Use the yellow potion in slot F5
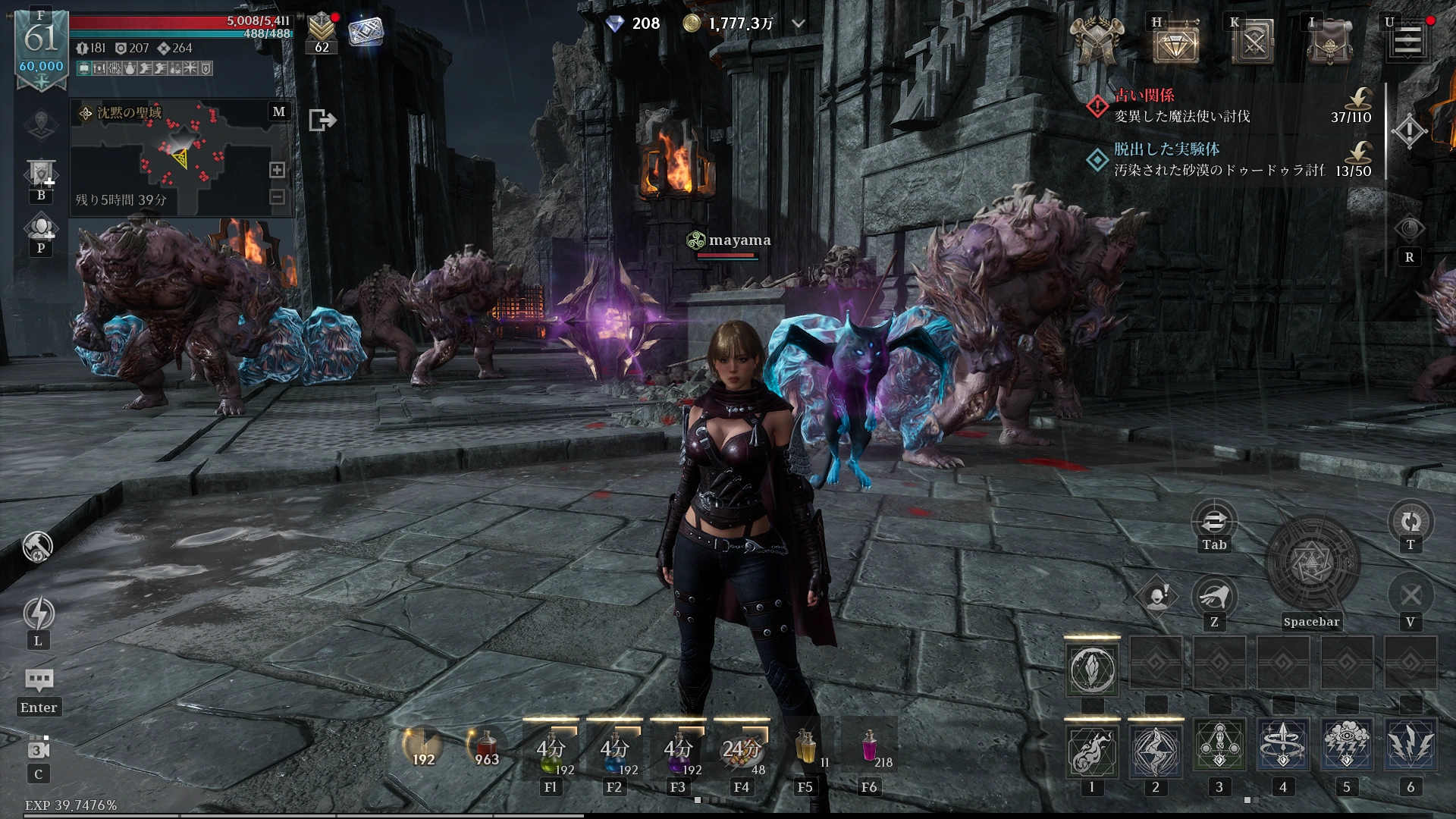1456x819 pixels. (x=805, y=747)
